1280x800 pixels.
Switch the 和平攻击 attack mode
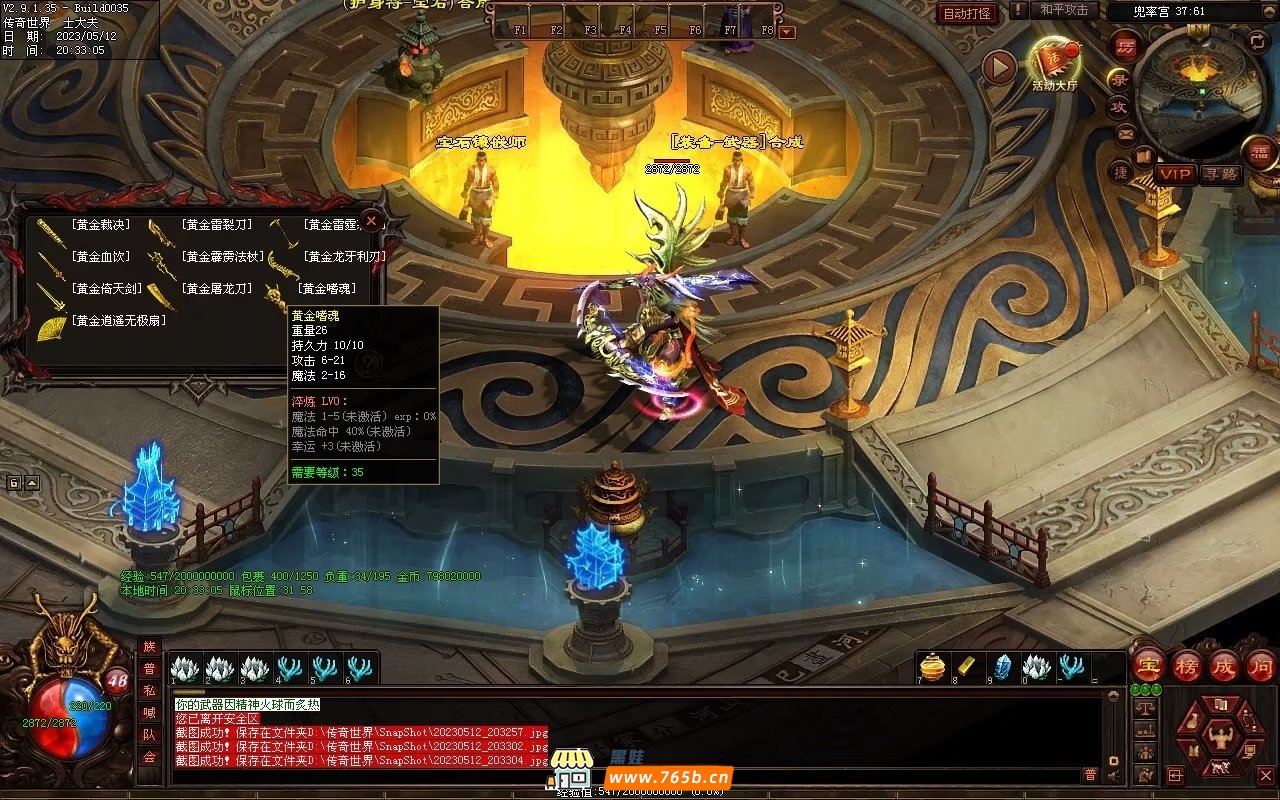[1063, 10]
